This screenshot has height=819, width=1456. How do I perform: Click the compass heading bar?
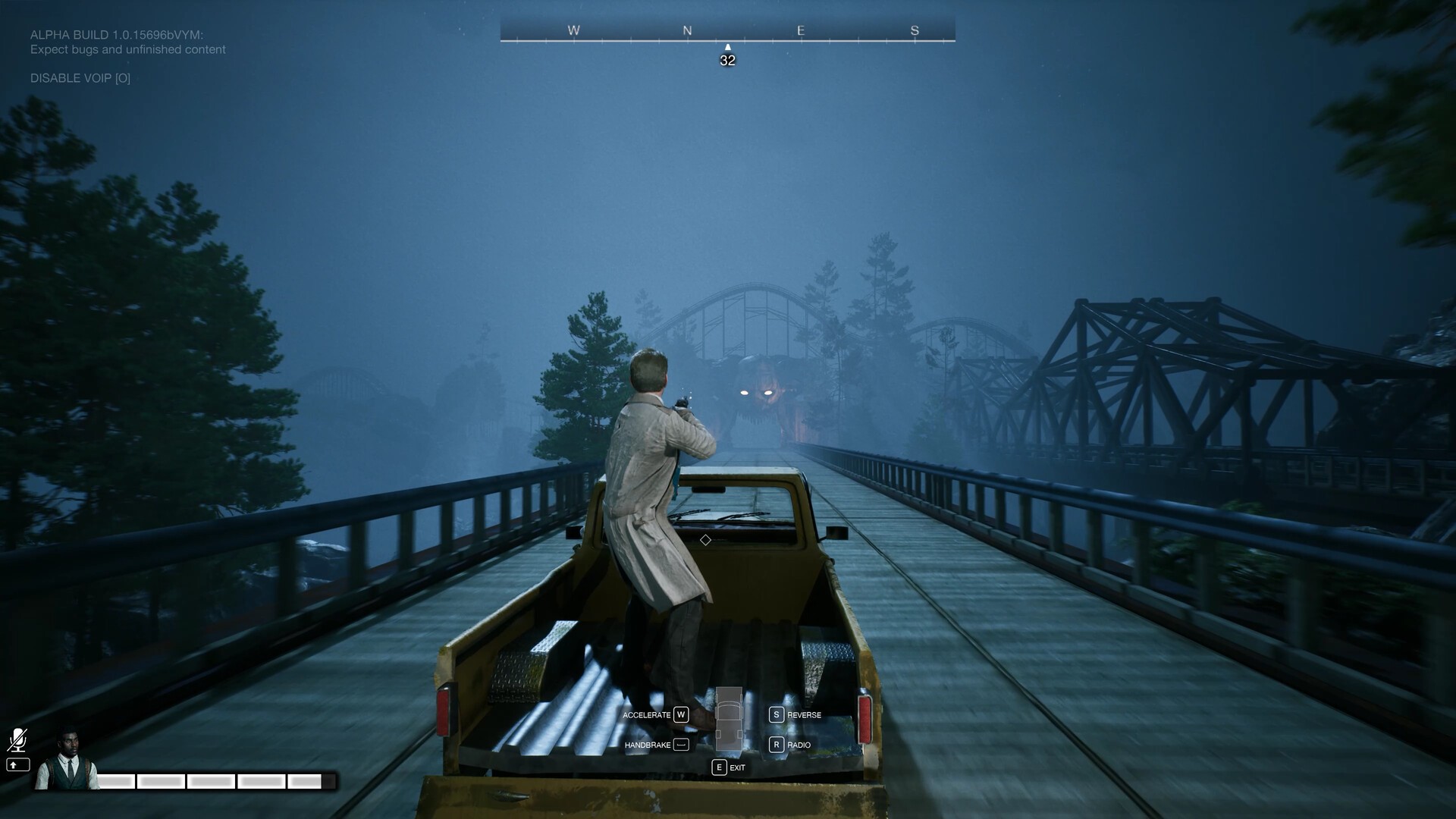727,32
